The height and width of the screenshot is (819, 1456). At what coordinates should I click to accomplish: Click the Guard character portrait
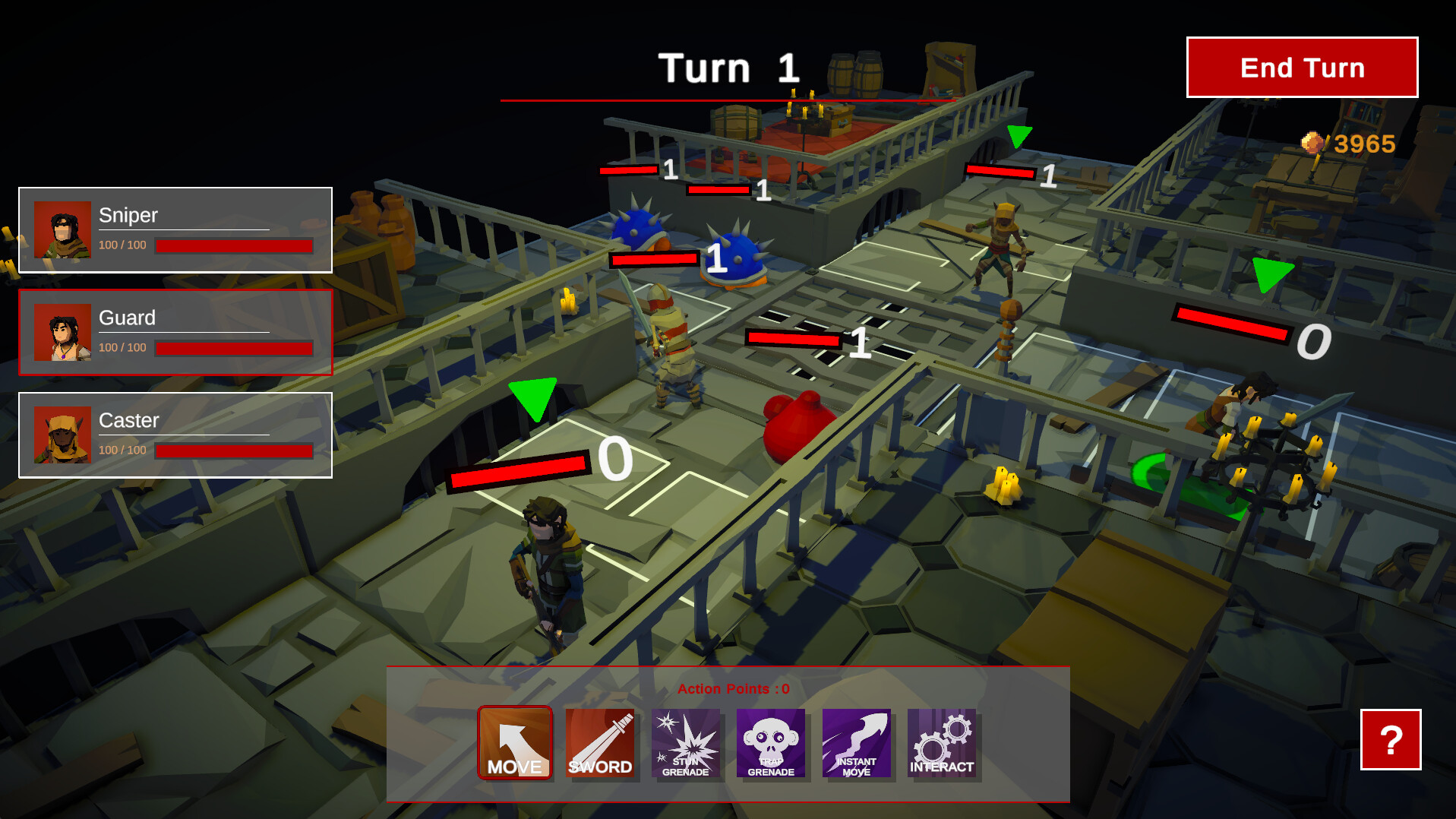pyautogui.click(x=64, y=333)
